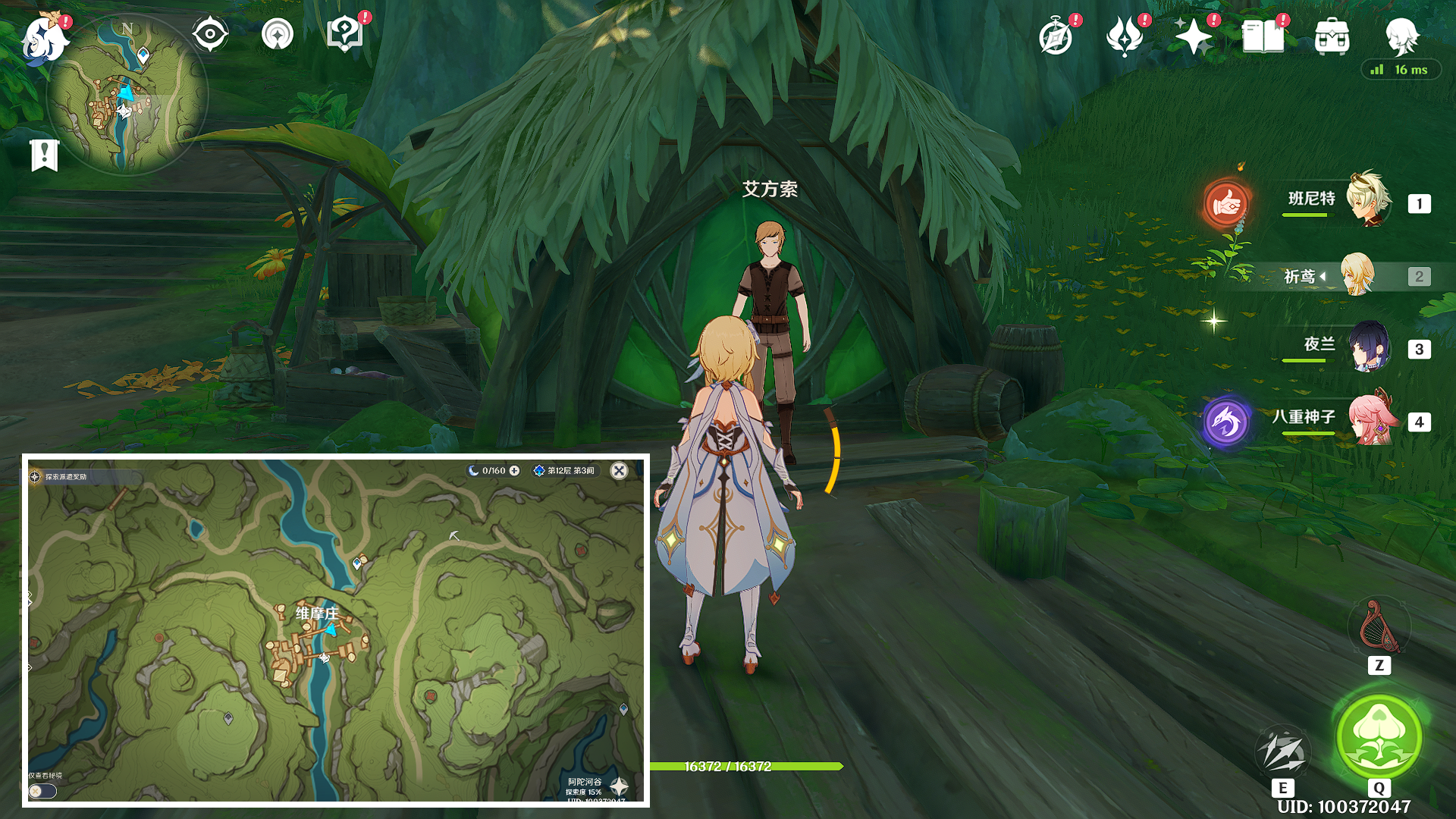Switch to party member 班尼特

[1368, 200]
